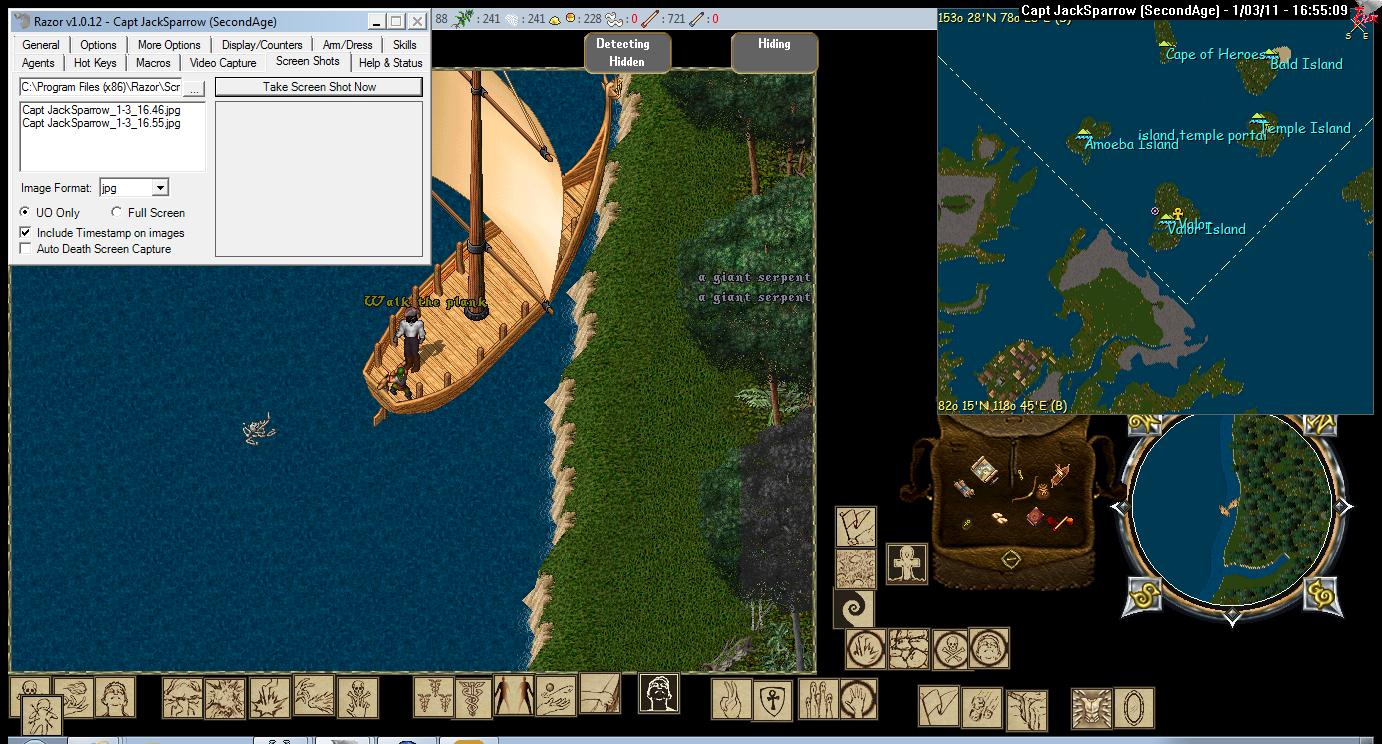Open the Hot Keys tab
This screenshot has height=744, width=1382.
[95, 63]
